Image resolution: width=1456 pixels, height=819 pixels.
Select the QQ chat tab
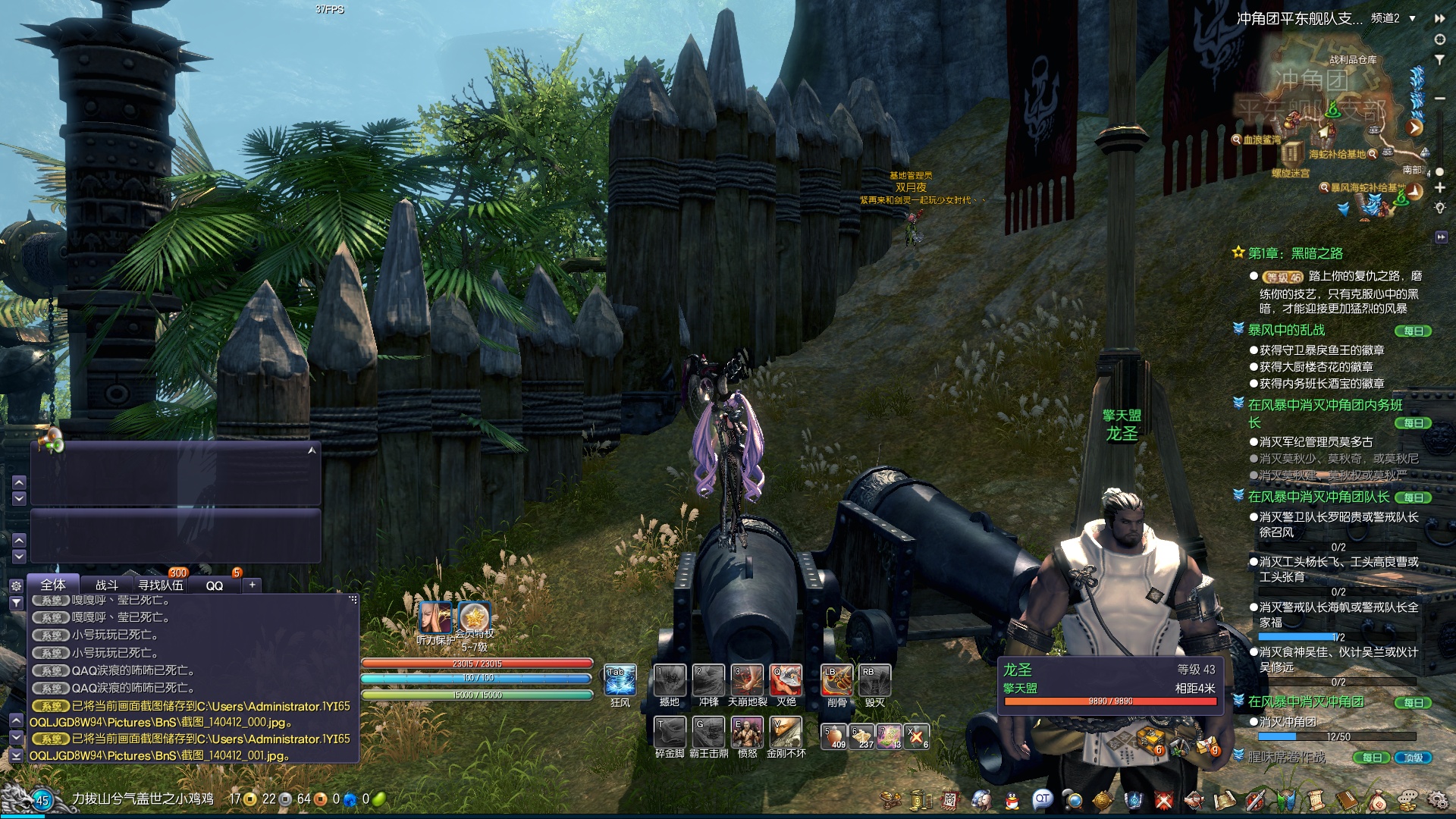[215, 585]
